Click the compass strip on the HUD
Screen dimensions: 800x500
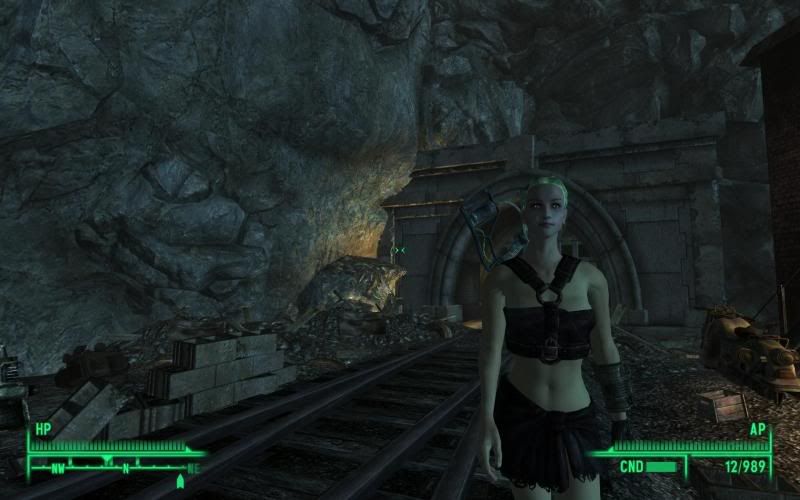pyautogui.click(x=112, y=466)
